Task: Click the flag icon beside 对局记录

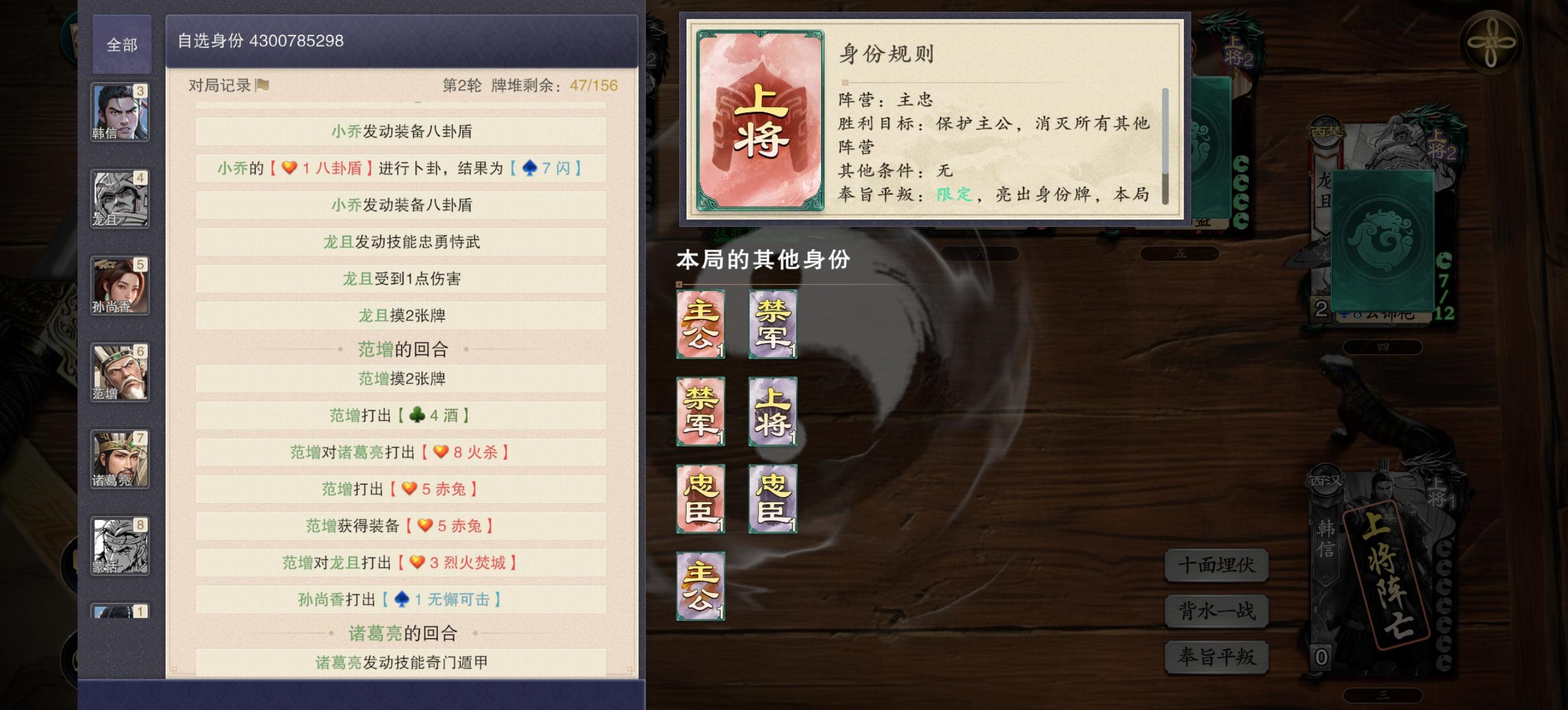Action: 262,86
